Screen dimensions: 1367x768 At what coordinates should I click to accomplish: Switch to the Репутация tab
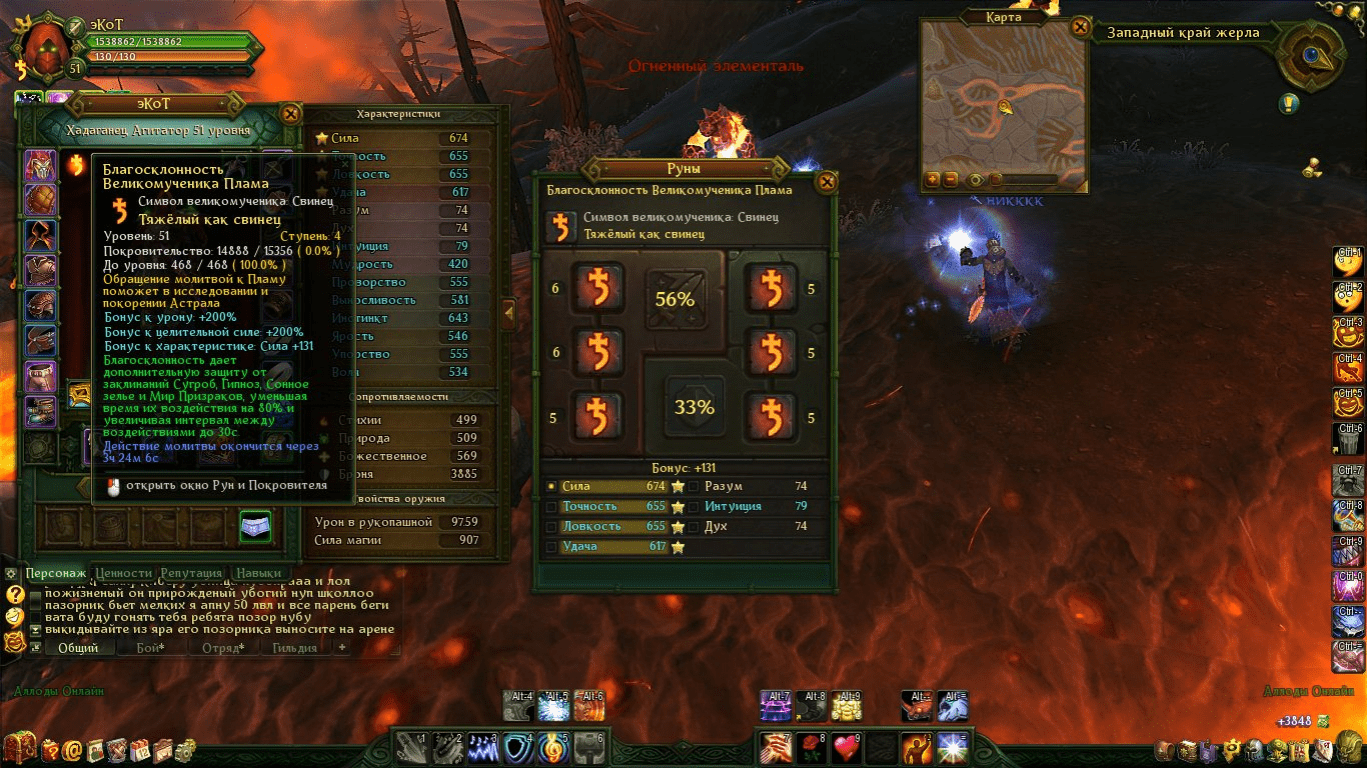tap(191, 573)
